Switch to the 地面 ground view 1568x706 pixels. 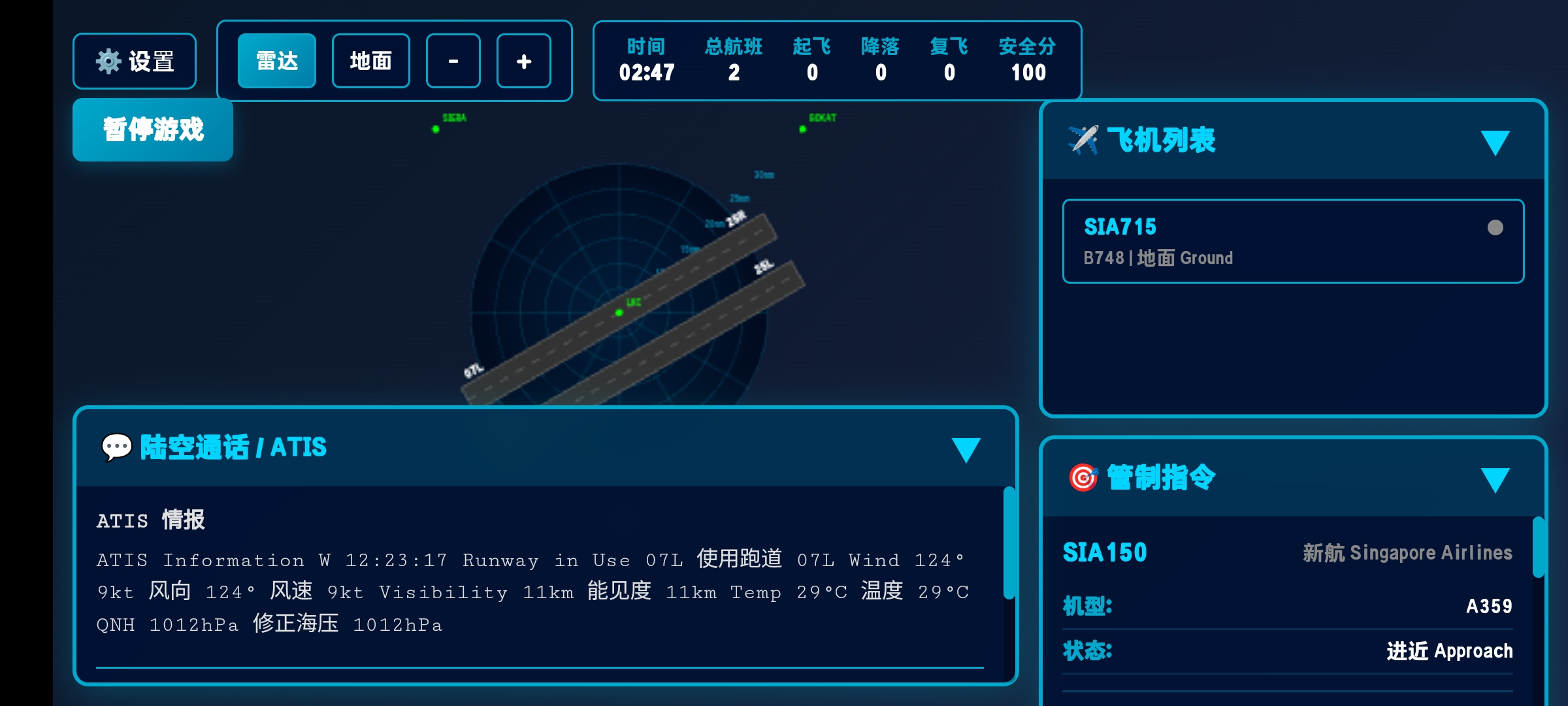370,61
